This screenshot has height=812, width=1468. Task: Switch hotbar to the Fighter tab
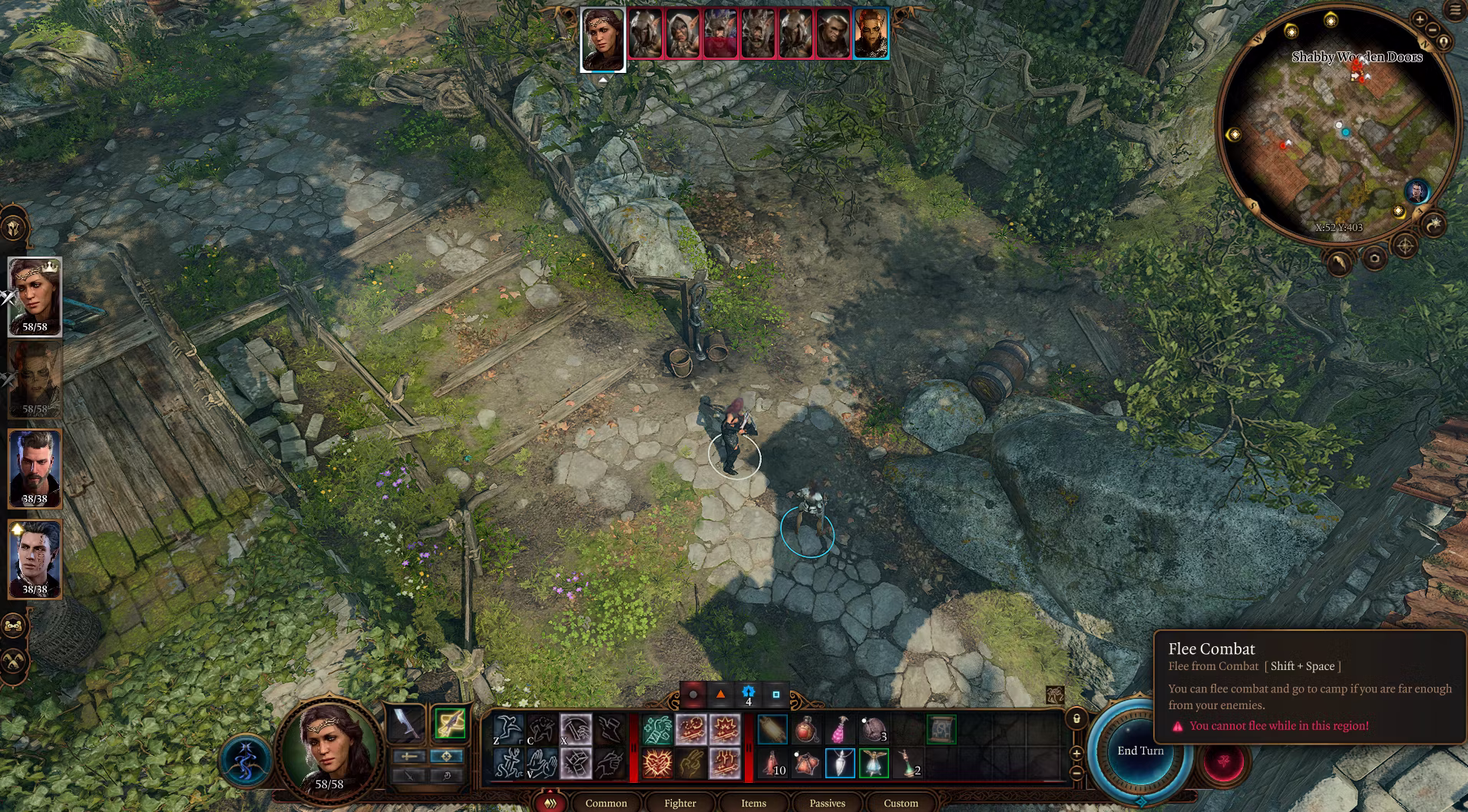(x=679, y=803)
